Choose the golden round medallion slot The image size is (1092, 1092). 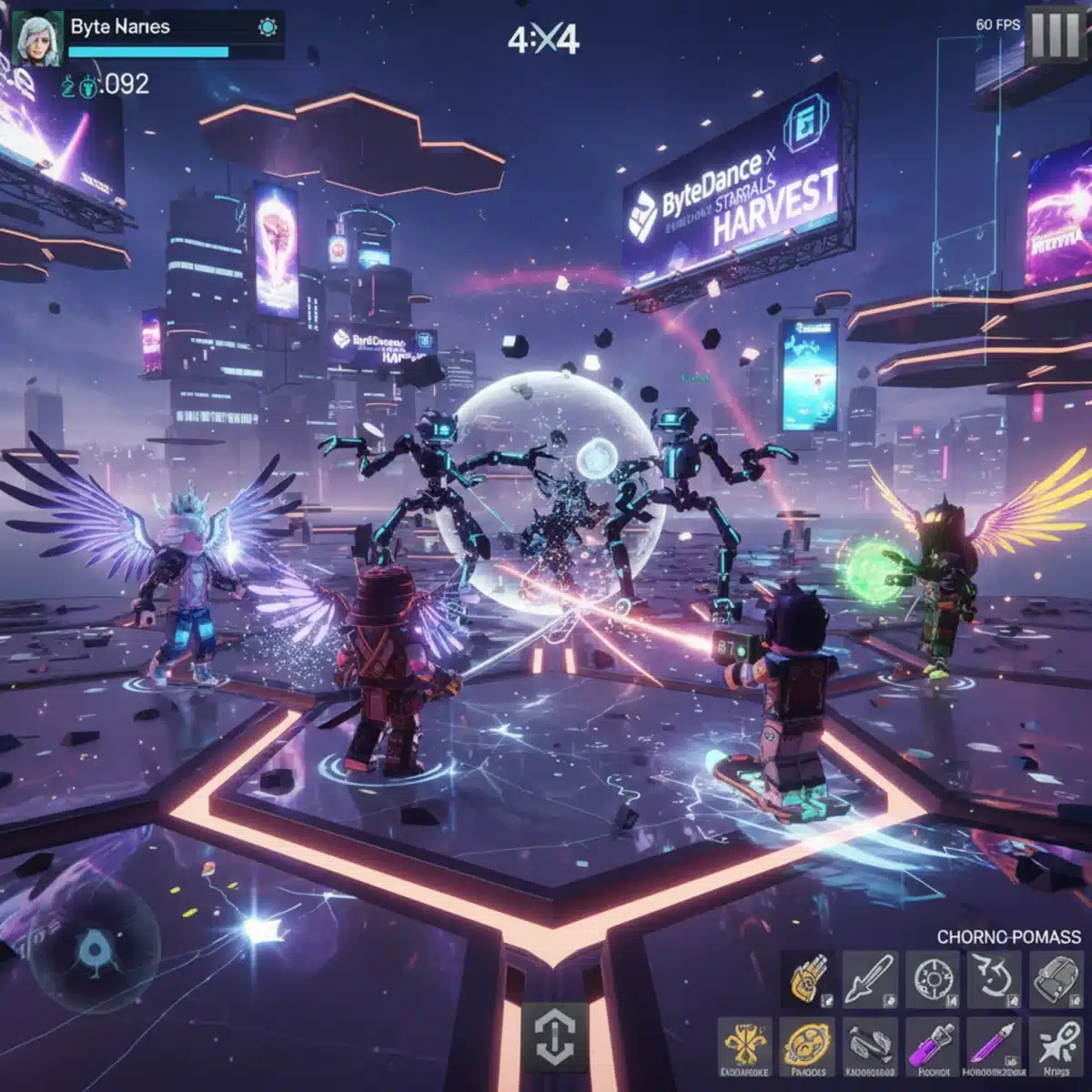pyautogui.click(x=807, y=1045)
